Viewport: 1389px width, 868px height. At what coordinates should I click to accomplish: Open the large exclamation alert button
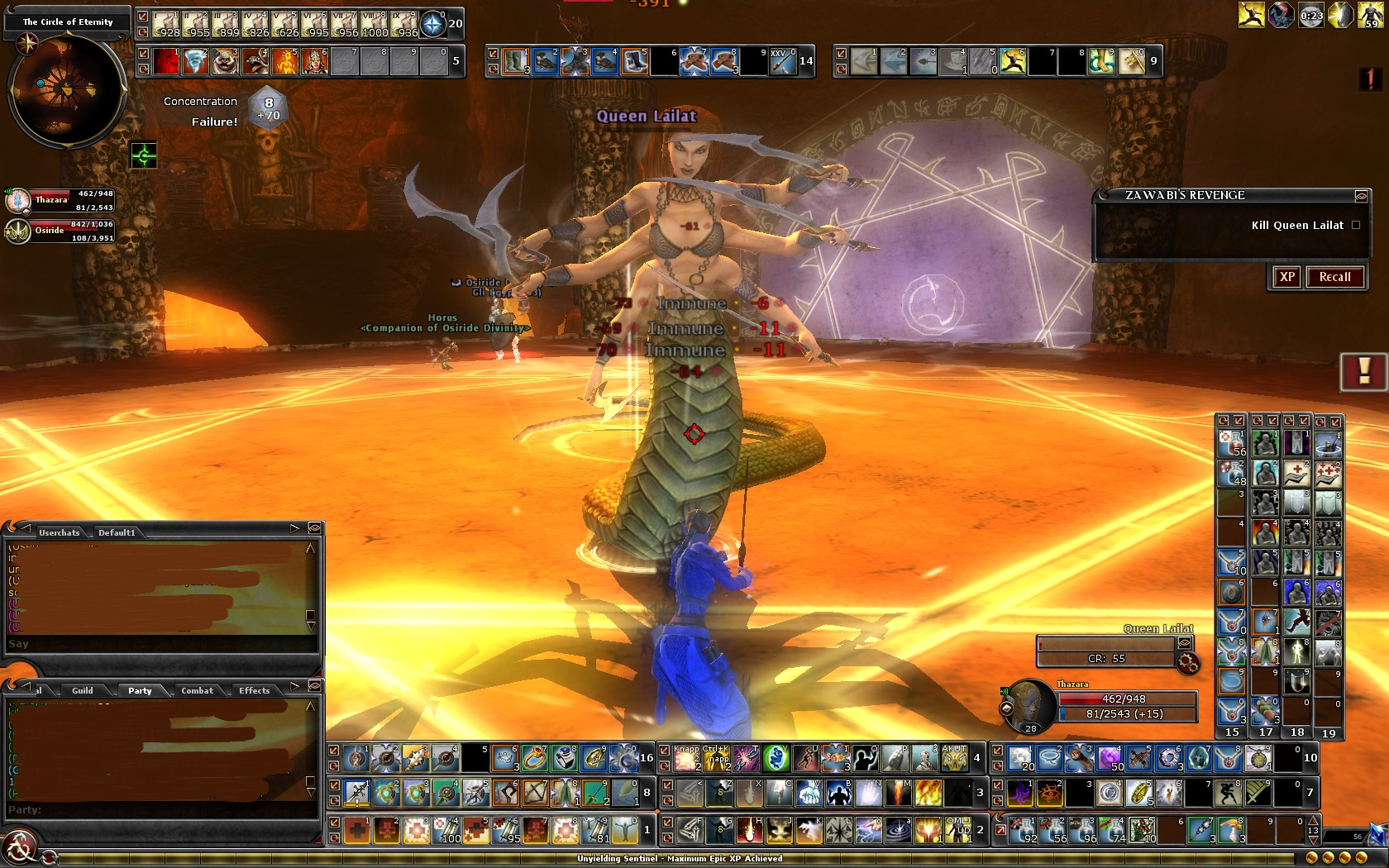point(1363,371)
